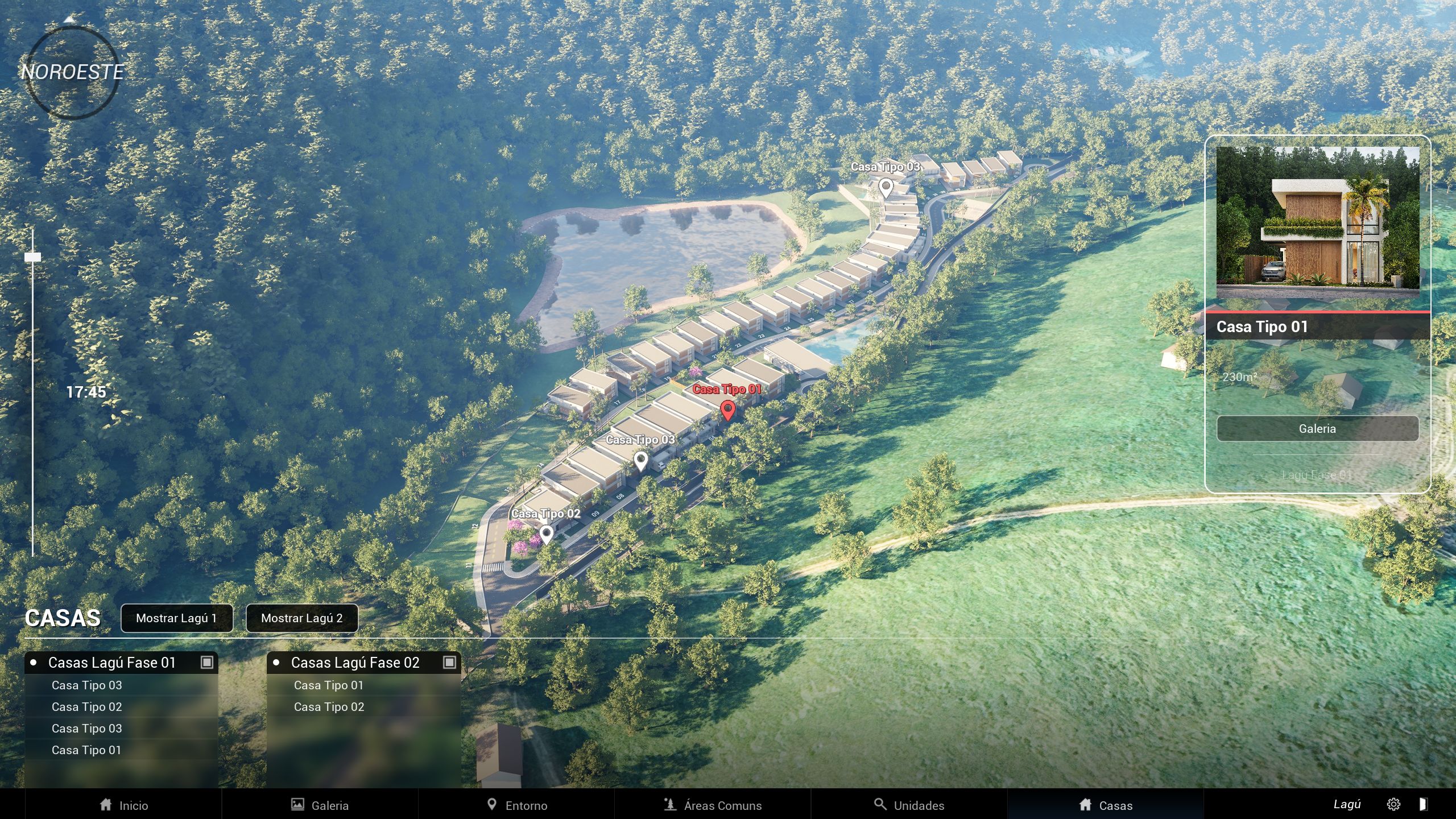1456x819 pixels.
Task: Select the Casas tab
Action: [x=1105, y=805]
